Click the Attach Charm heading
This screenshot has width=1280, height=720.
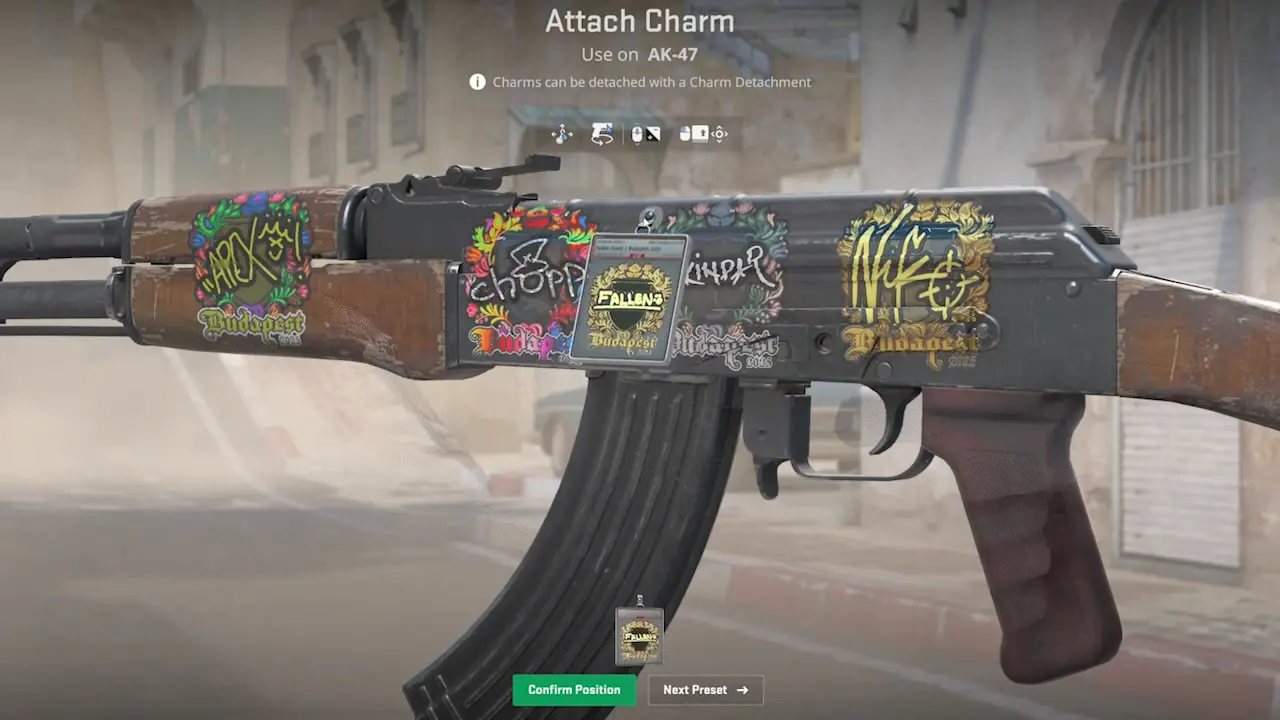click(639, 21)
